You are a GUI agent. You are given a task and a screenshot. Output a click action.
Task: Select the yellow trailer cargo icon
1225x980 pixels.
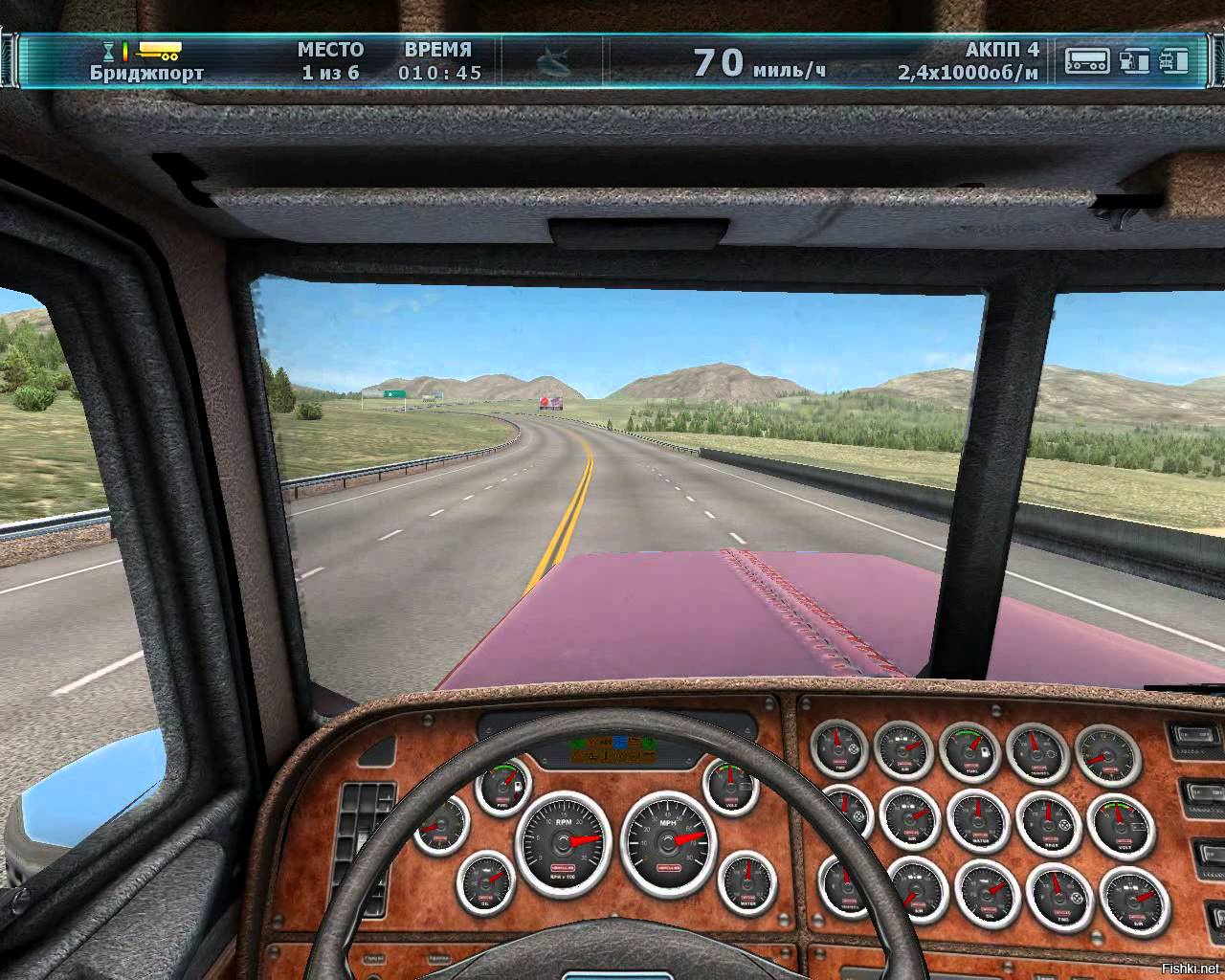click(x=160, y=50)
